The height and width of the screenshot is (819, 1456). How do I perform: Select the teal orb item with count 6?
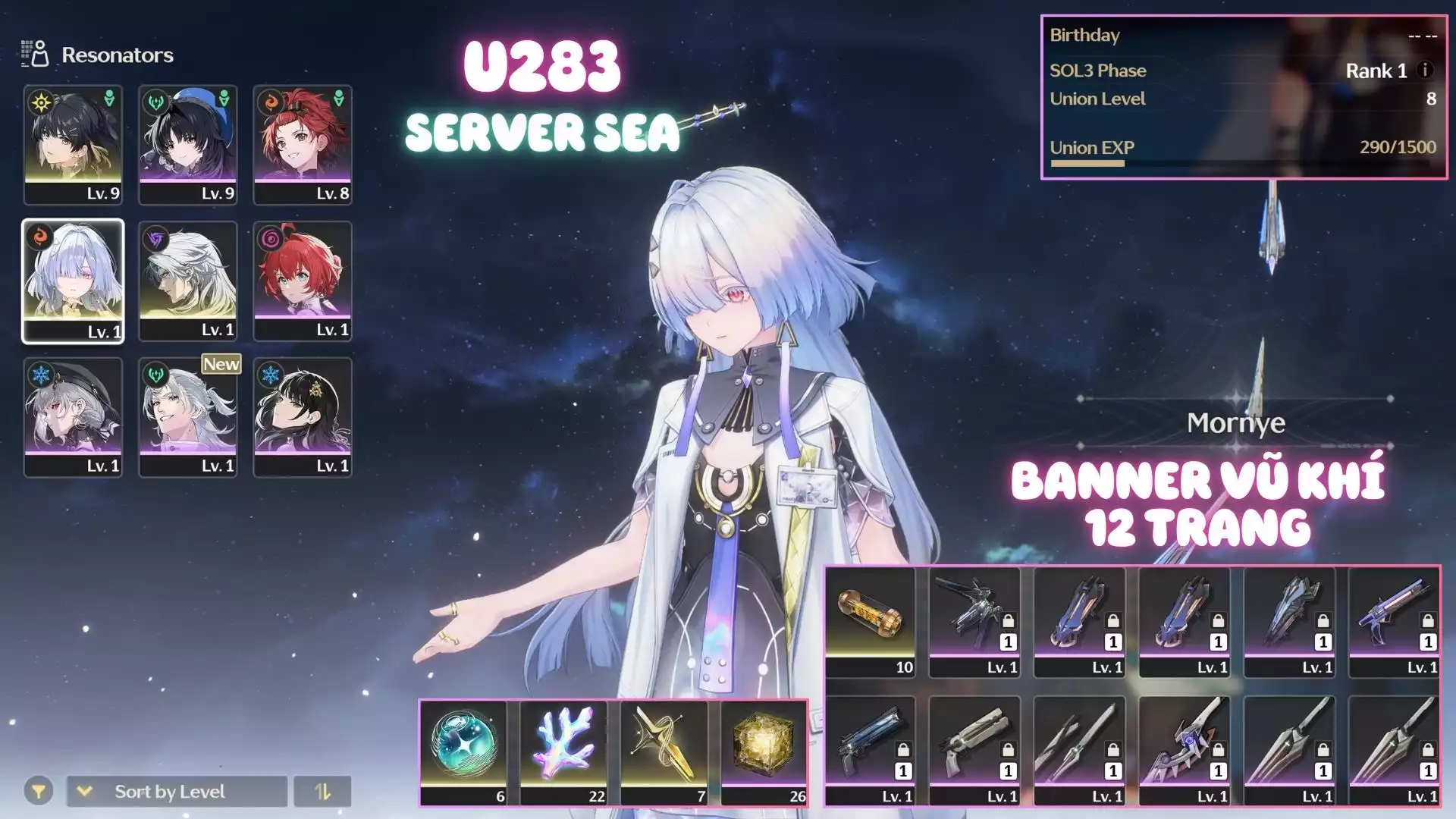click(463, 752)
